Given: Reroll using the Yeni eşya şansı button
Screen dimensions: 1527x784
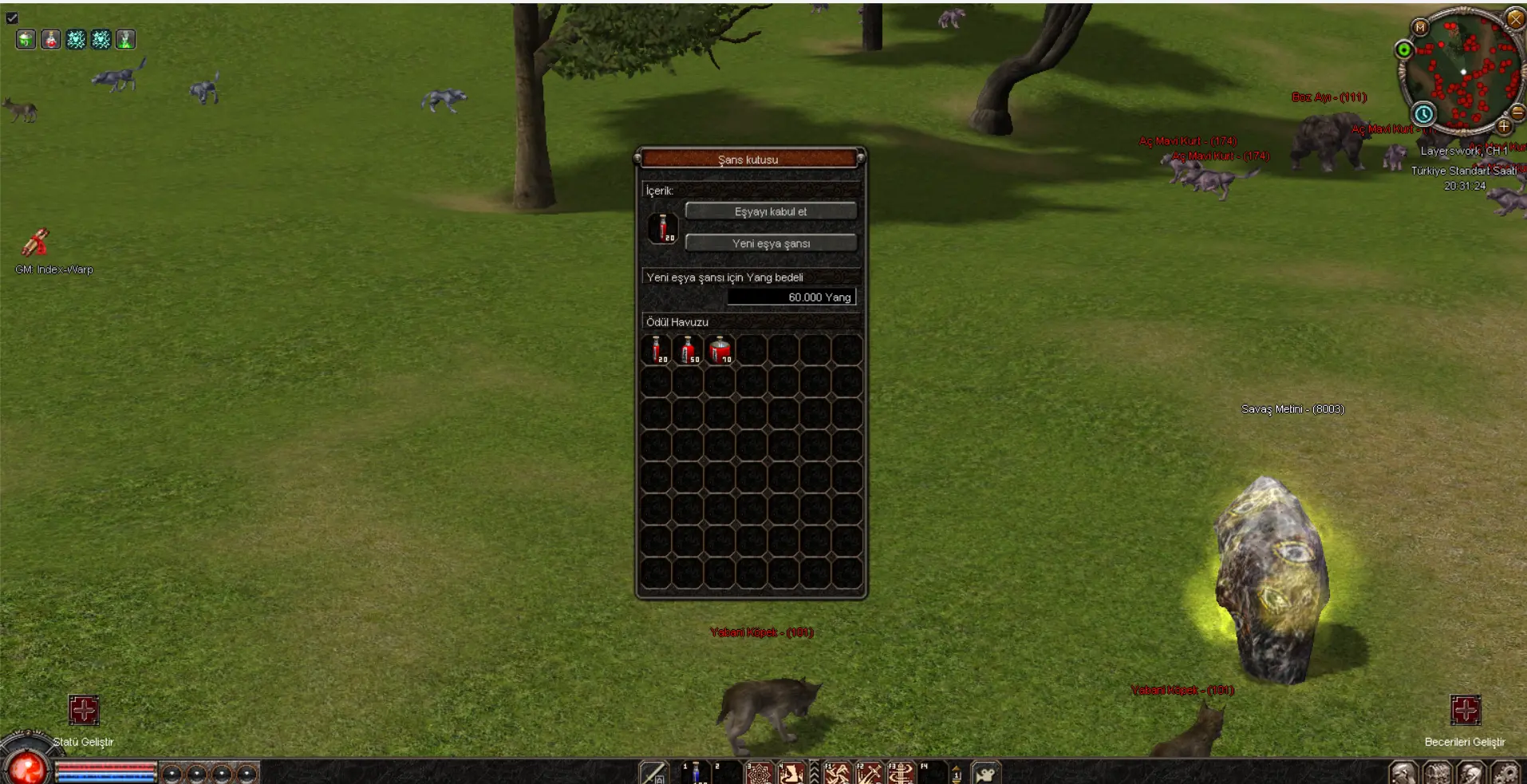Looking at the screenshot, I should 770,243.
